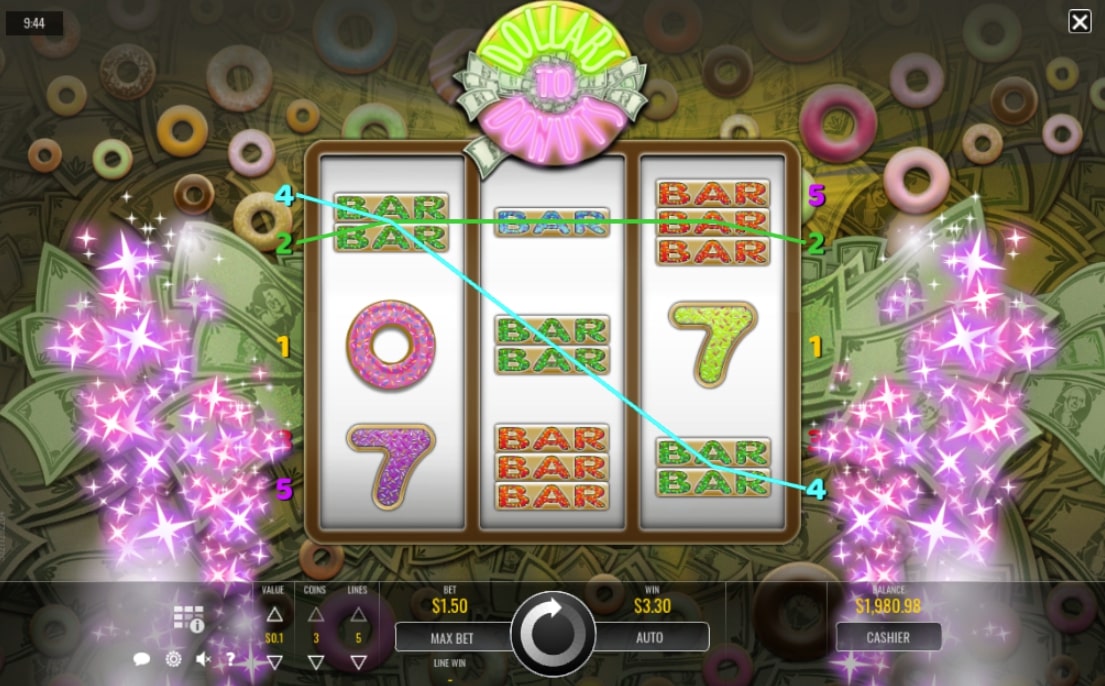Increase the coin VALUE with the up arrow
The width and height of the screenshot is (1105, 686).
pyautogui.click(x=275, y=614)
